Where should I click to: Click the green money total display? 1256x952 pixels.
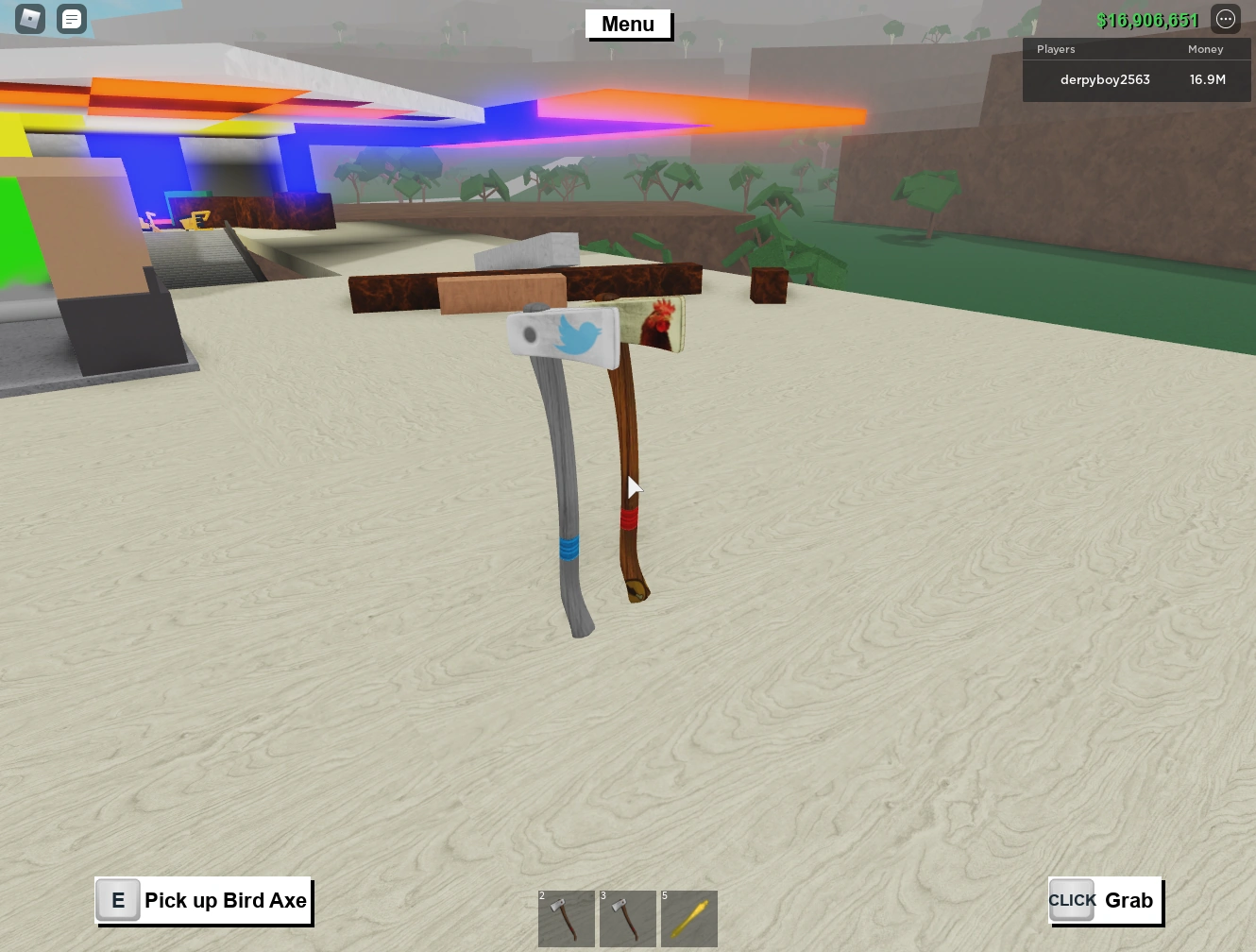point(1148,19)
